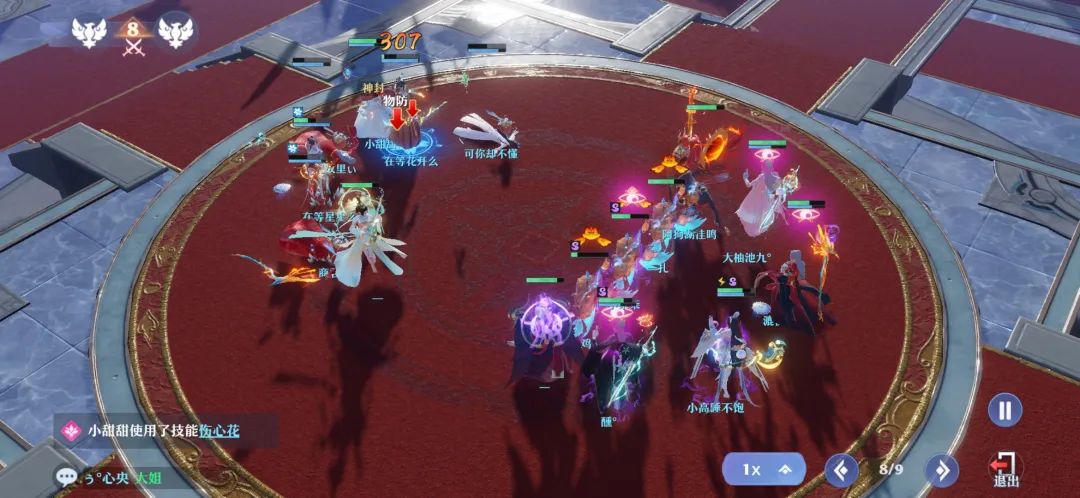Exit the replay with 退出 button

tap(1004, 469)
